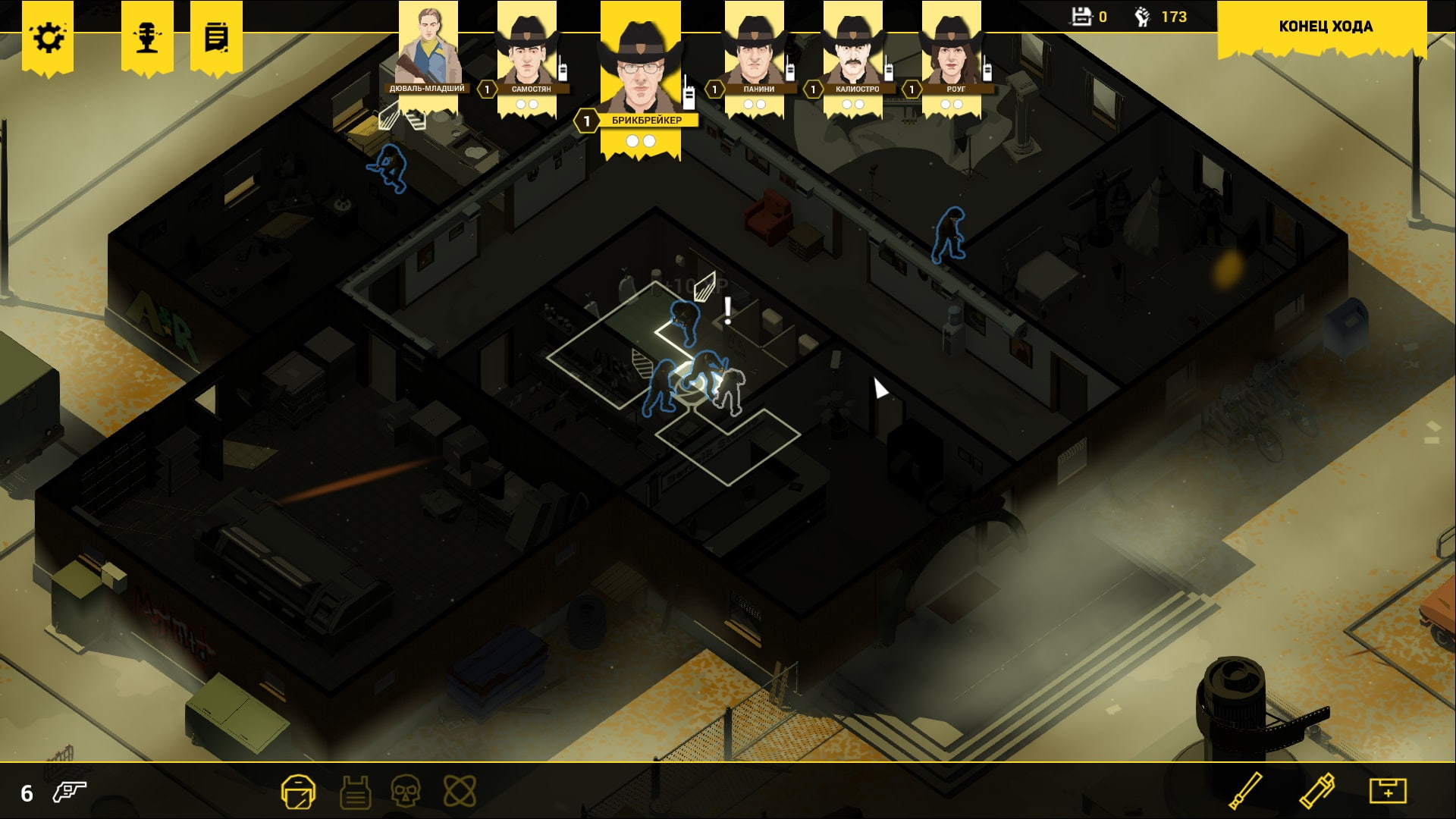Open settings with the gear icon

(48, 37)
